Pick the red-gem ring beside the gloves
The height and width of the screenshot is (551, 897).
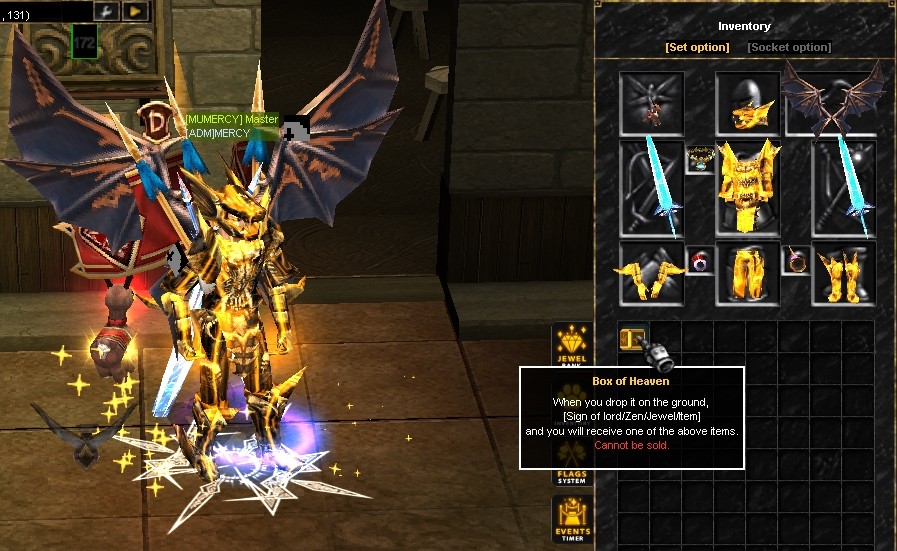pyautogui.click(x=699, y=261)
